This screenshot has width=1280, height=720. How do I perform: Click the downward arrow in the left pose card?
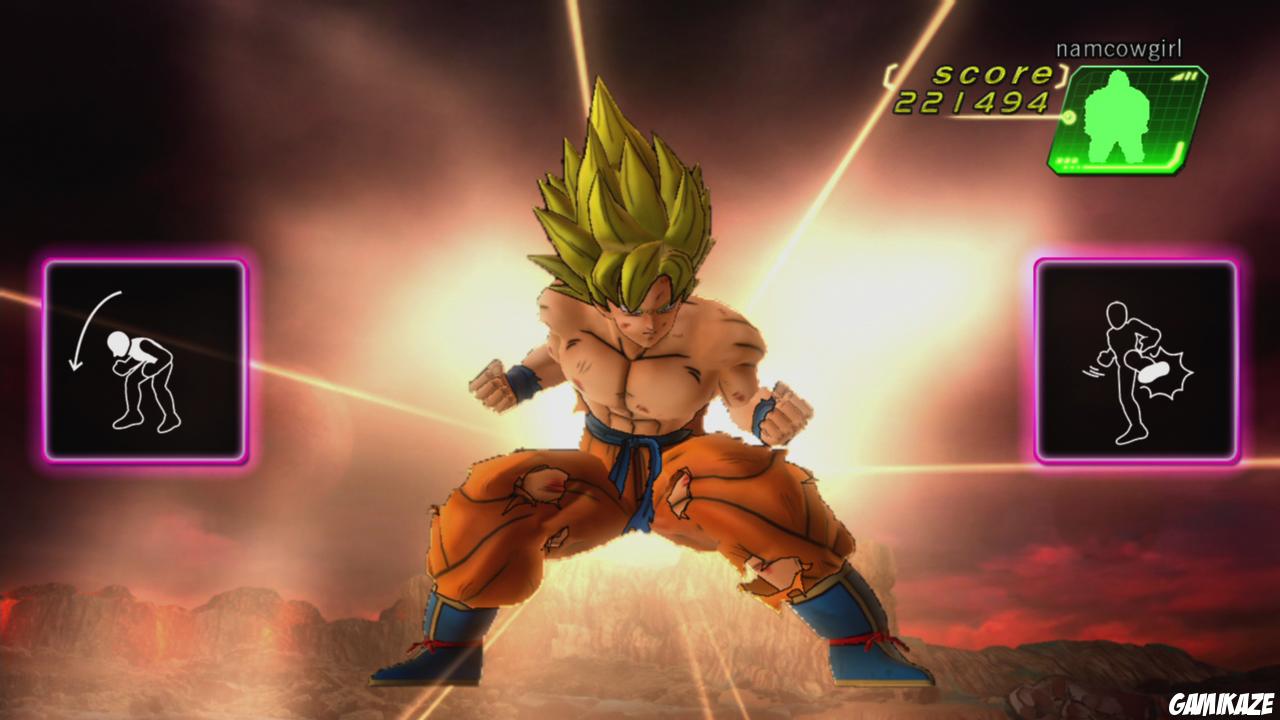85,330
